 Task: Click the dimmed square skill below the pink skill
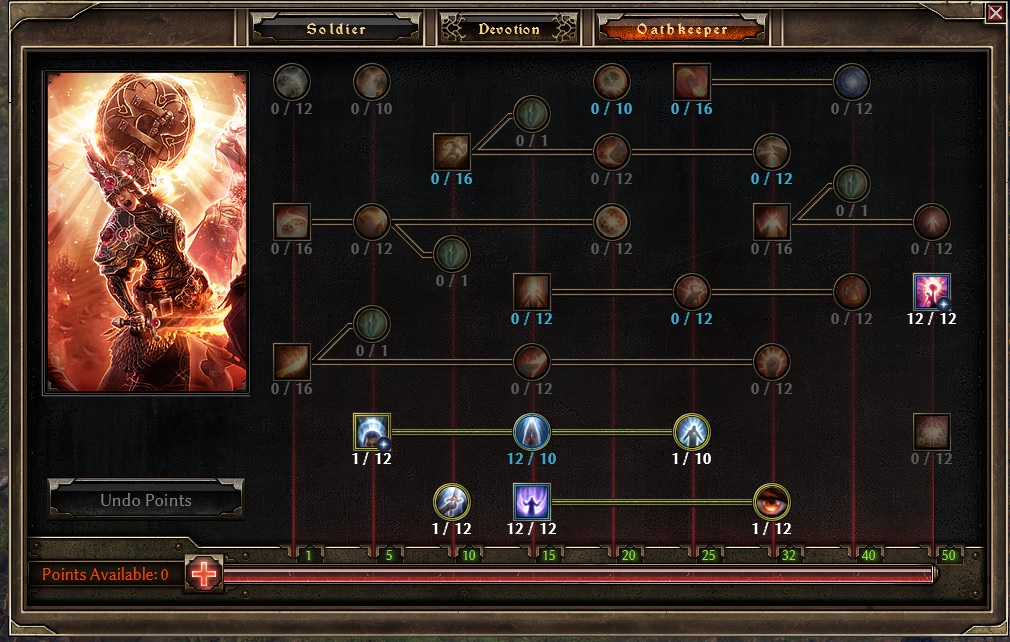point(932,432)
